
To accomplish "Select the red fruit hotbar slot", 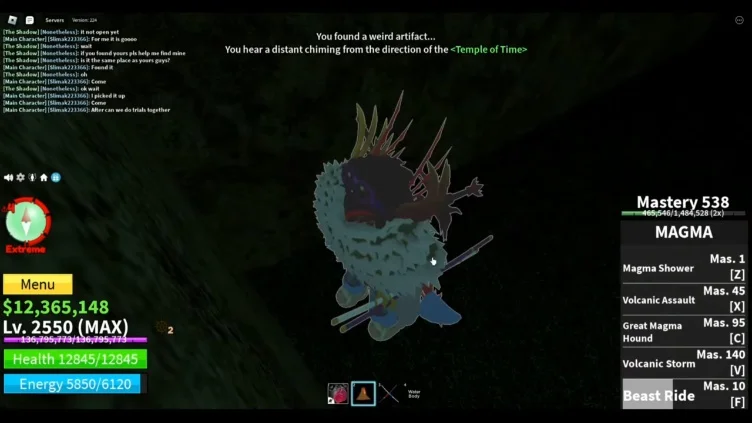I will 338,393.
